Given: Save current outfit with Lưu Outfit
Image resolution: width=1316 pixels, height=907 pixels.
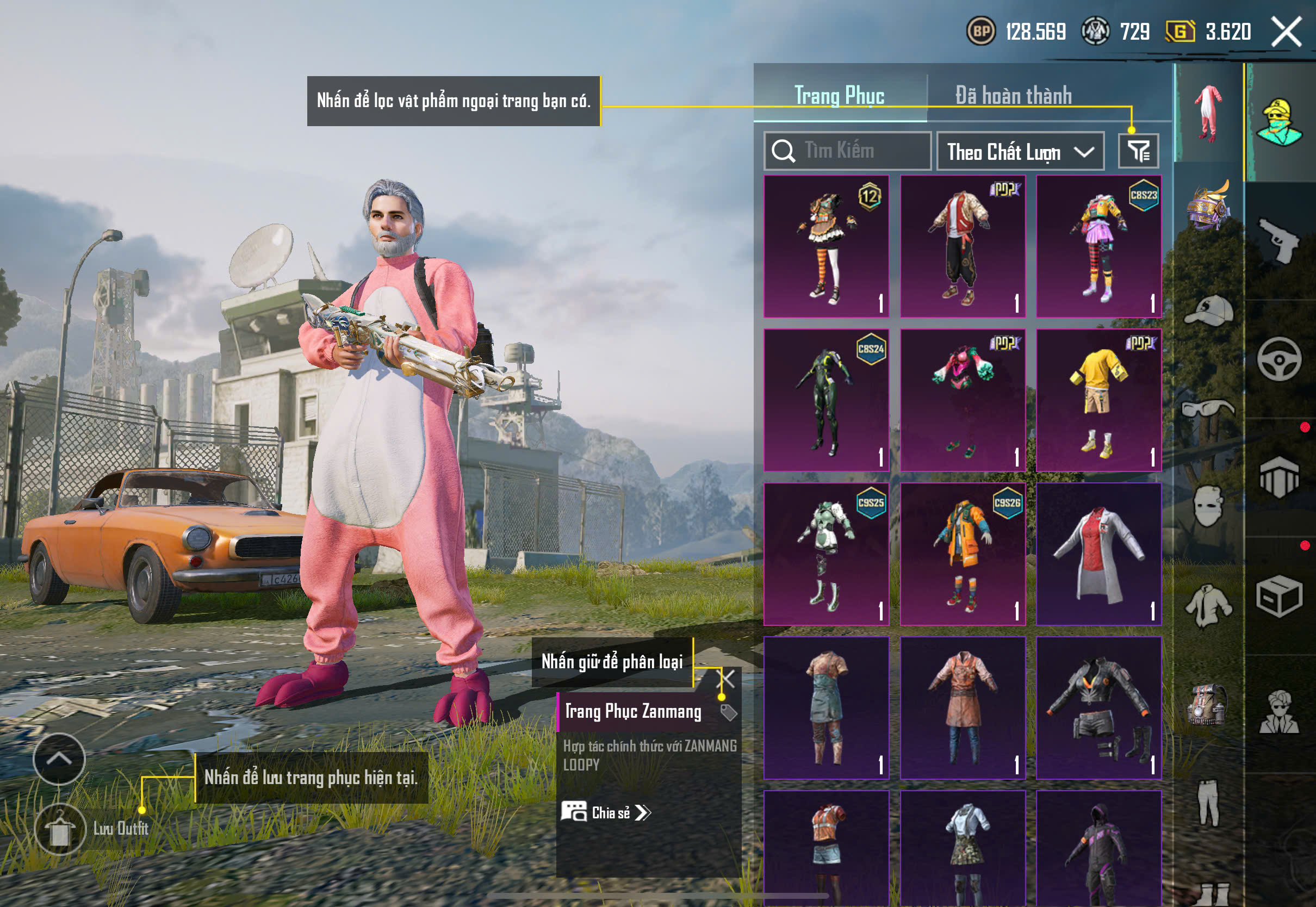Looking at the screenshot, I should coord(60,829).
